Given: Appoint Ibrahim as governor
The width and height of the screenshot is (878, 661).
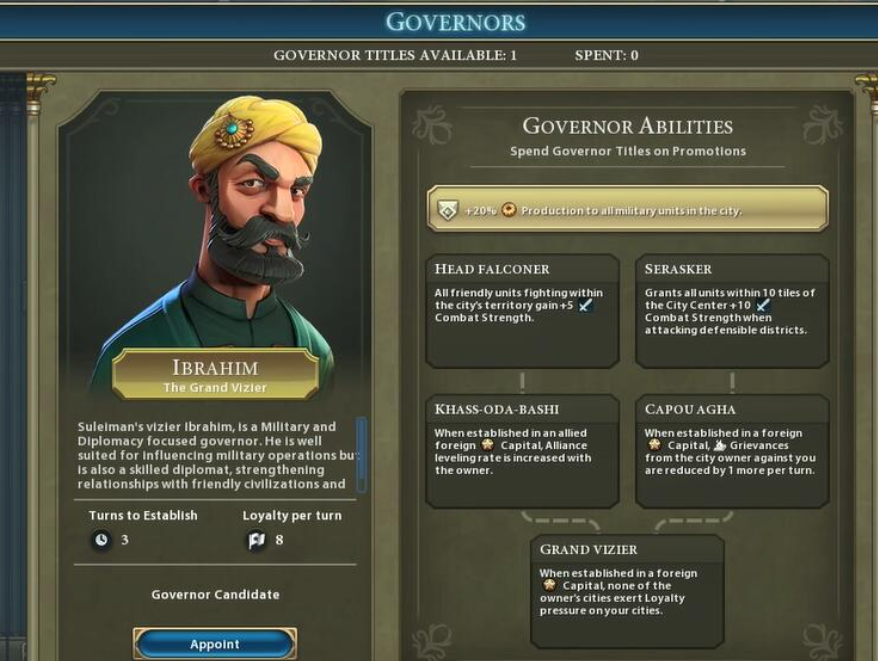Looking at the screenshot, I should 215,644.
